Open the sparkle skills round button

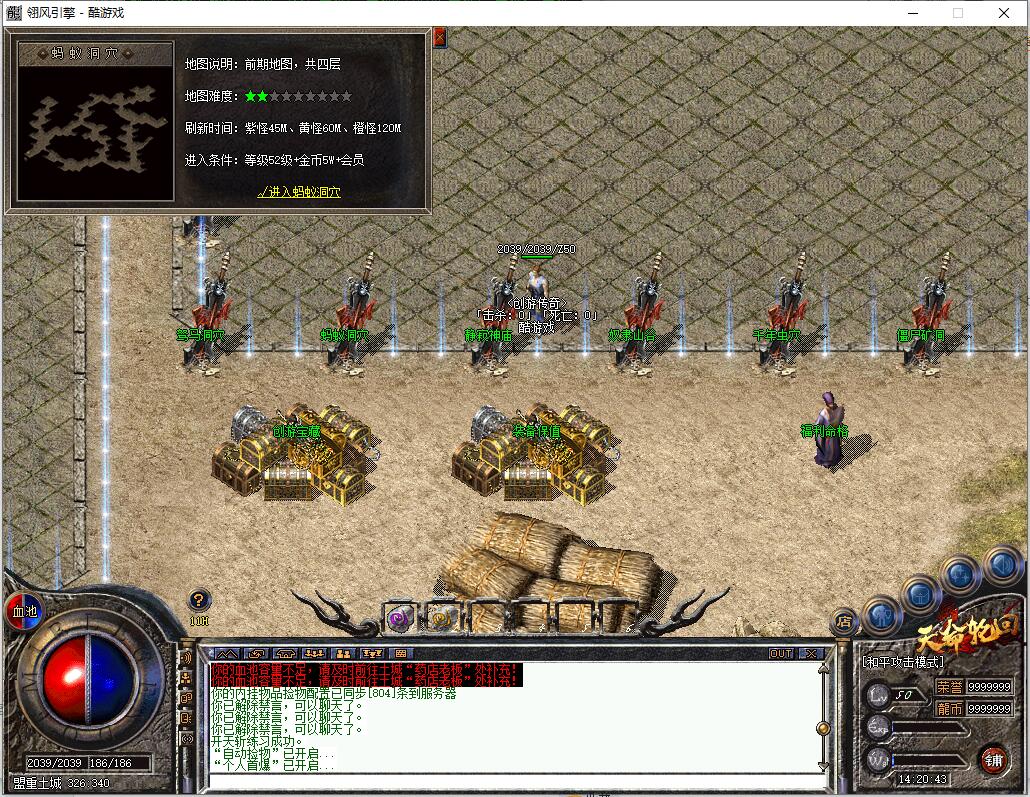961,575
